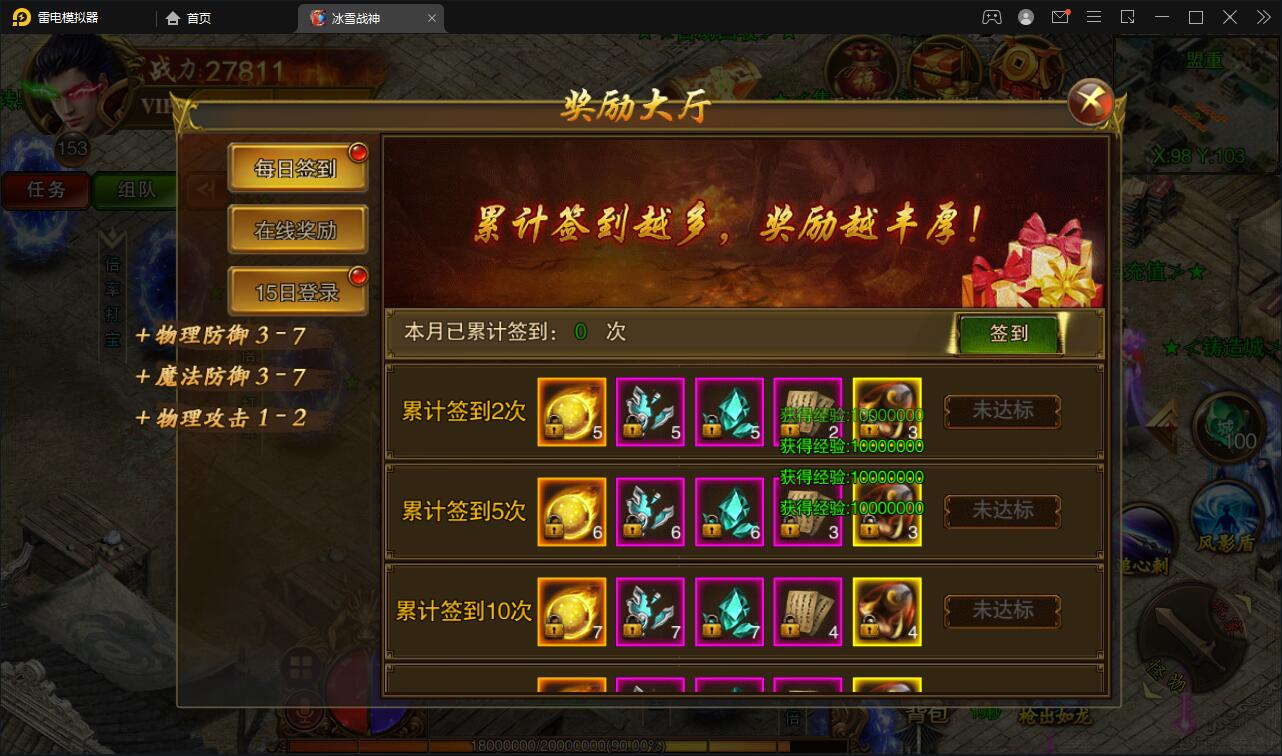
Task: Click the LDPlayer message icon with red dot
Action: pos(1060,17)
